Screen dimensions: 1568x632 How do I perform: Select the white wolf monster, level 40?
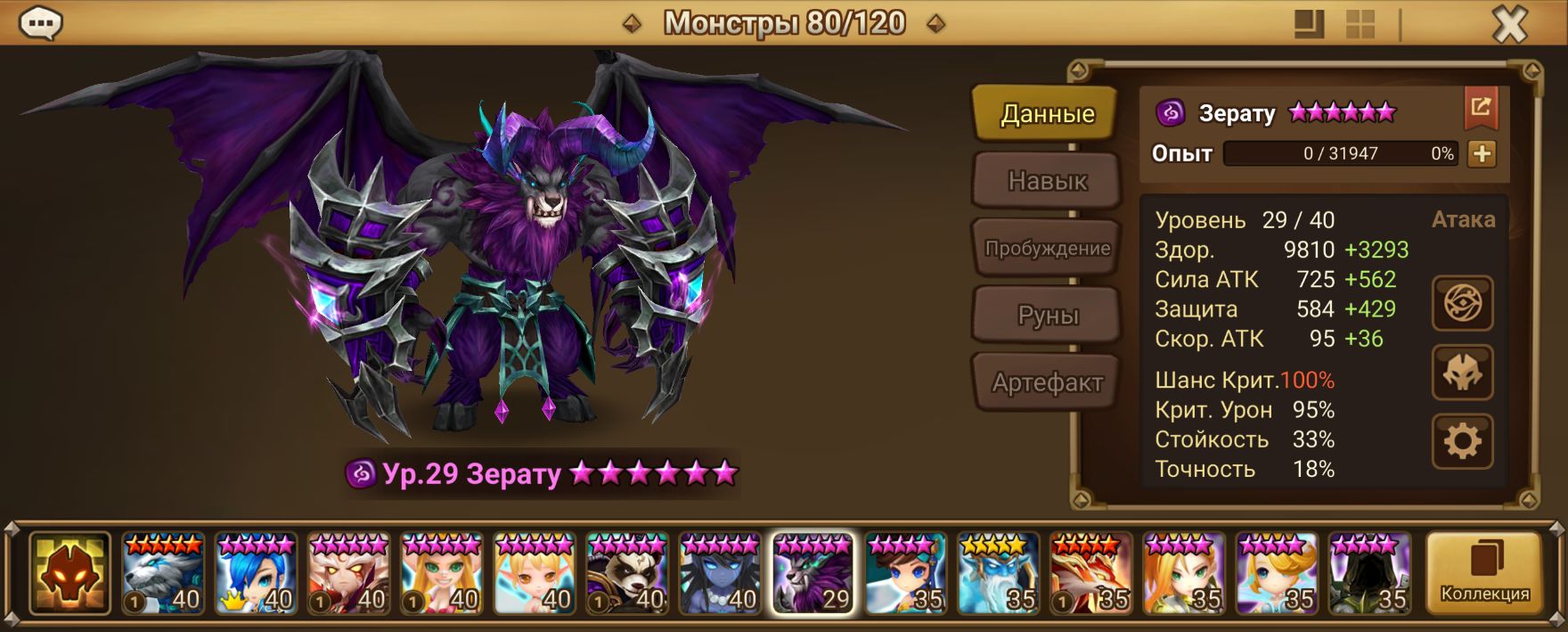(x=164, y=573)
